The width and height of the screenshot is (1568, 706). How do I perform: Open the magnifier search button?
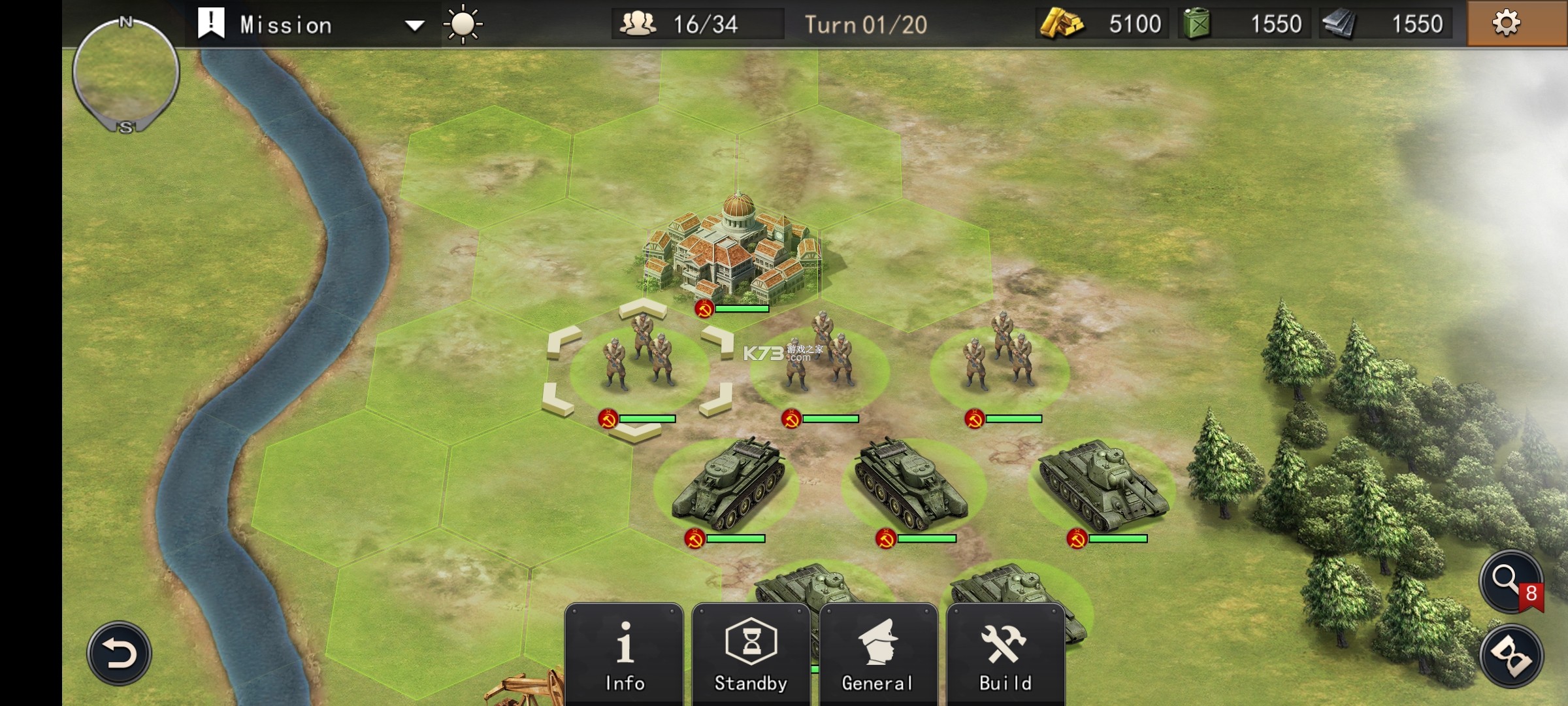point(1510,581)
